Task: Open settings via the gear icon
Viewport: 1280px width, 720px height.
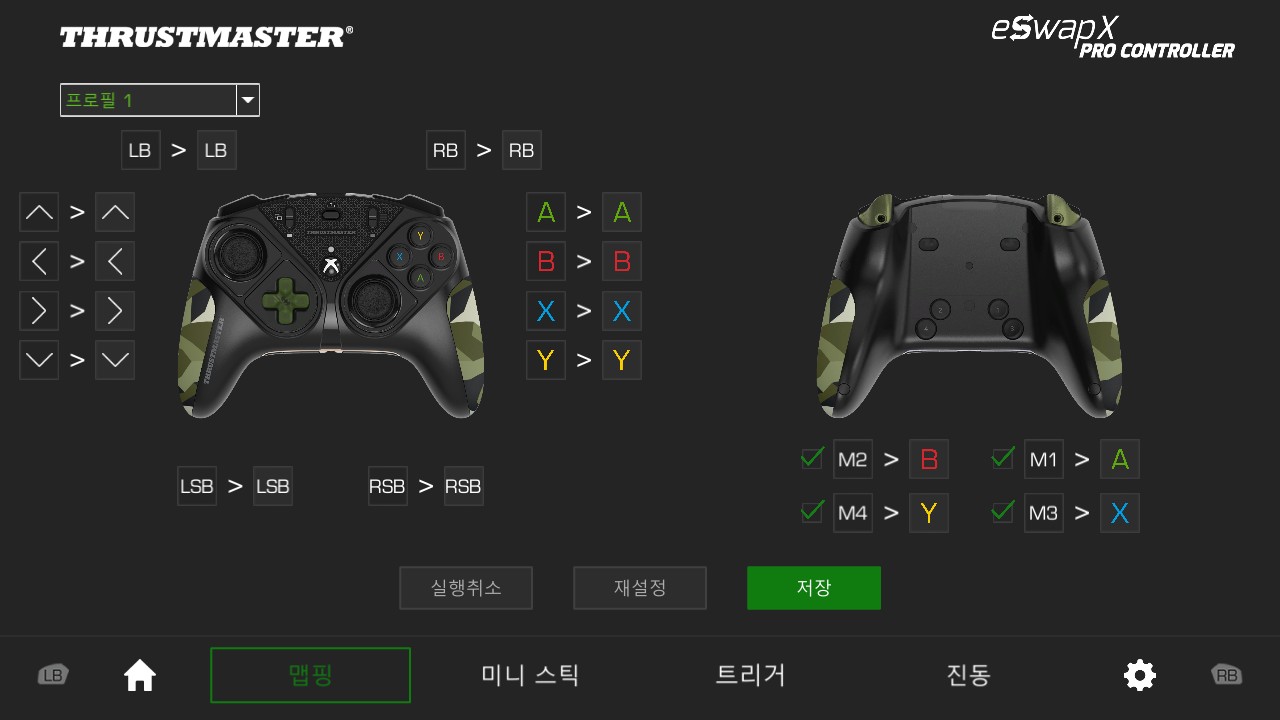Action: click(1139, 675)
